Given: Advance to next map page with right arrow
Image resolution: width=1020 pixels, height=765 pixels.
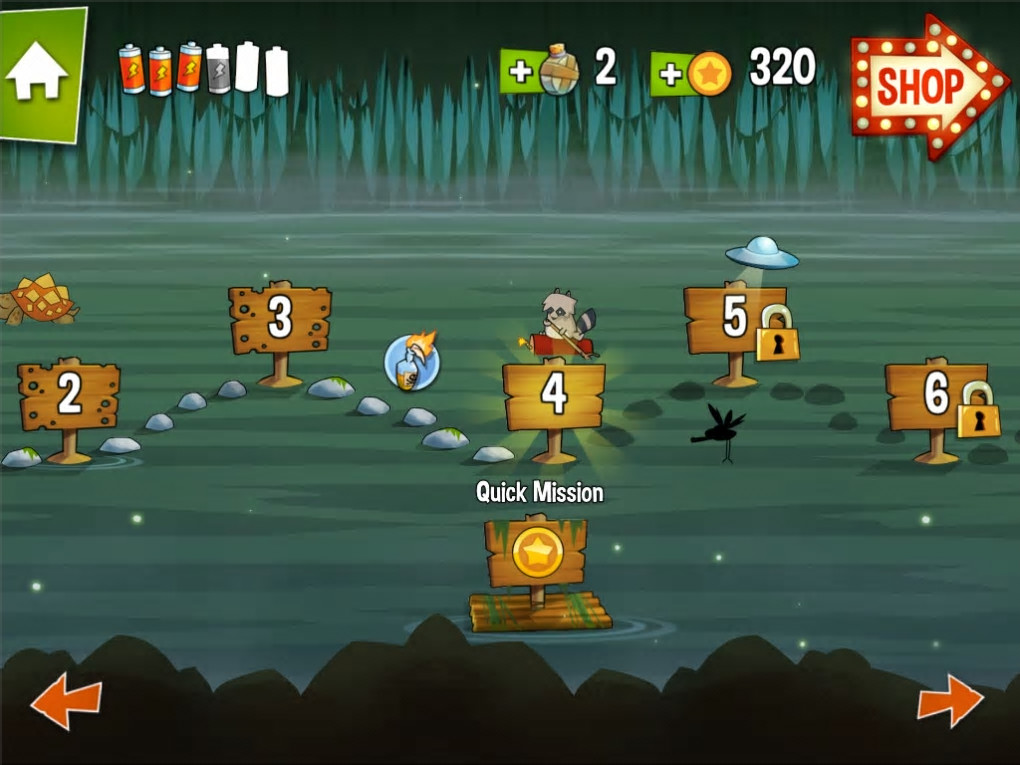Looking at the screenshot, I should point(949,700).
